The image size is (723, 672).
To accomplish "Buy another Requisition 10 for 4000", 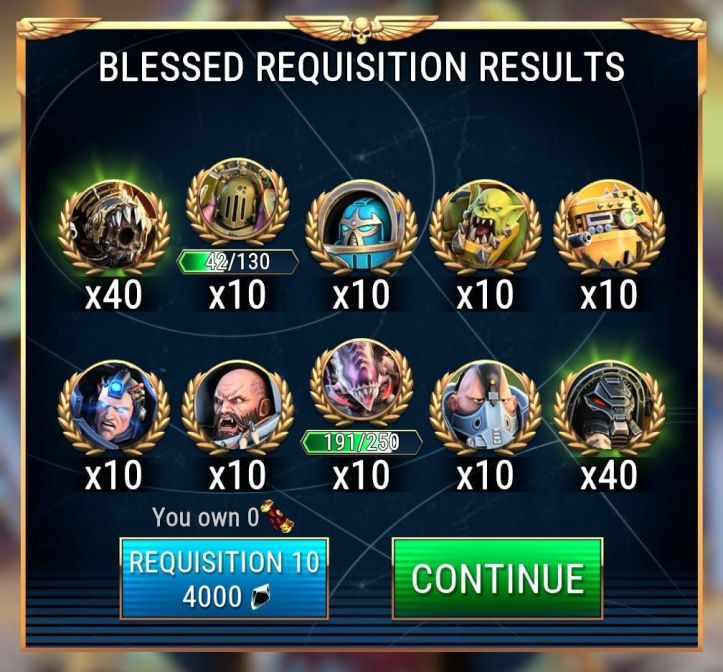I will point(224,578).
